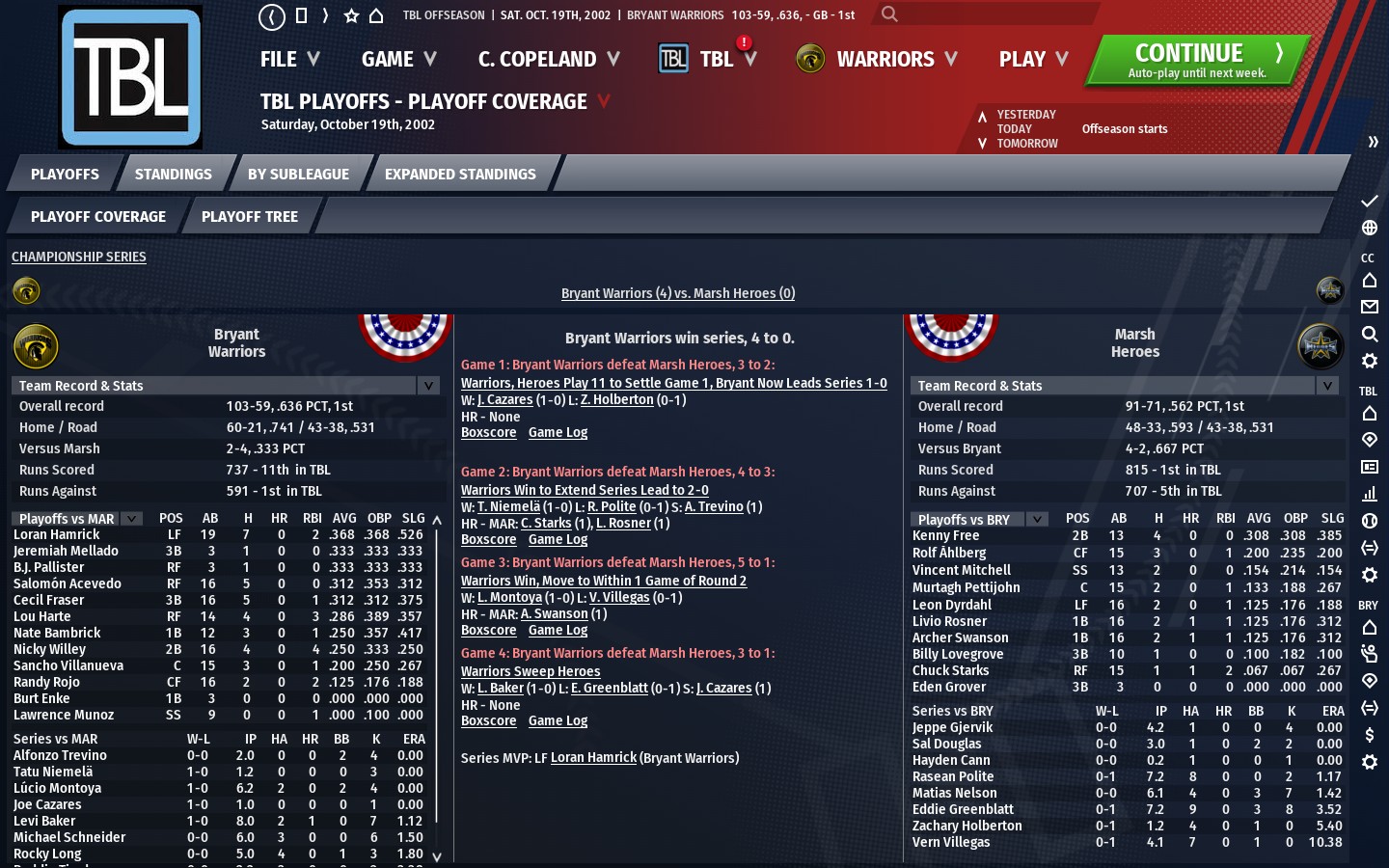Open the EXPANDED STANDINGS tab

460,175
